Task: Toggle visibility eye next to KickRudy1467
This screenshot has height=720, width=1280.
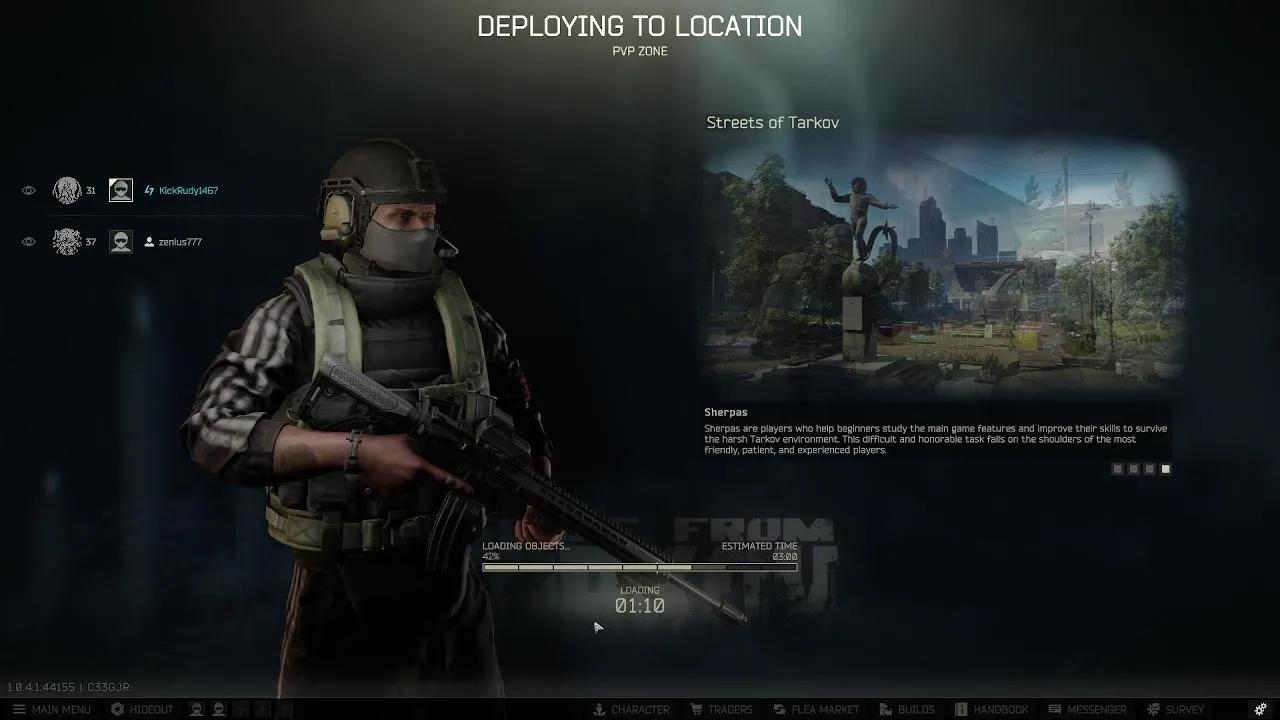Action: point(28,190)
